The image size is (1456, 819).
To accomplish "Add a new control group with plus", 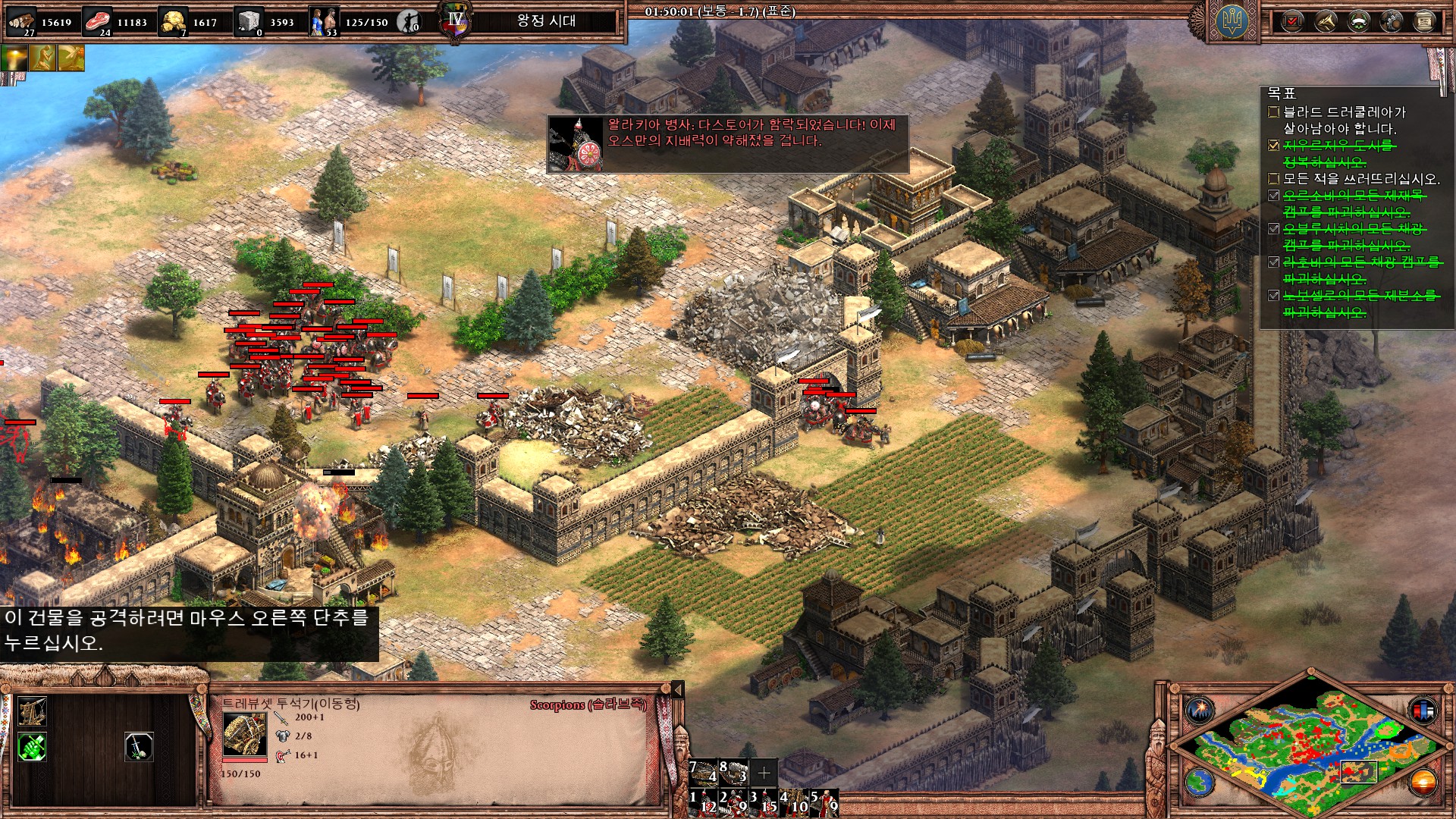I will pos(764,773).
